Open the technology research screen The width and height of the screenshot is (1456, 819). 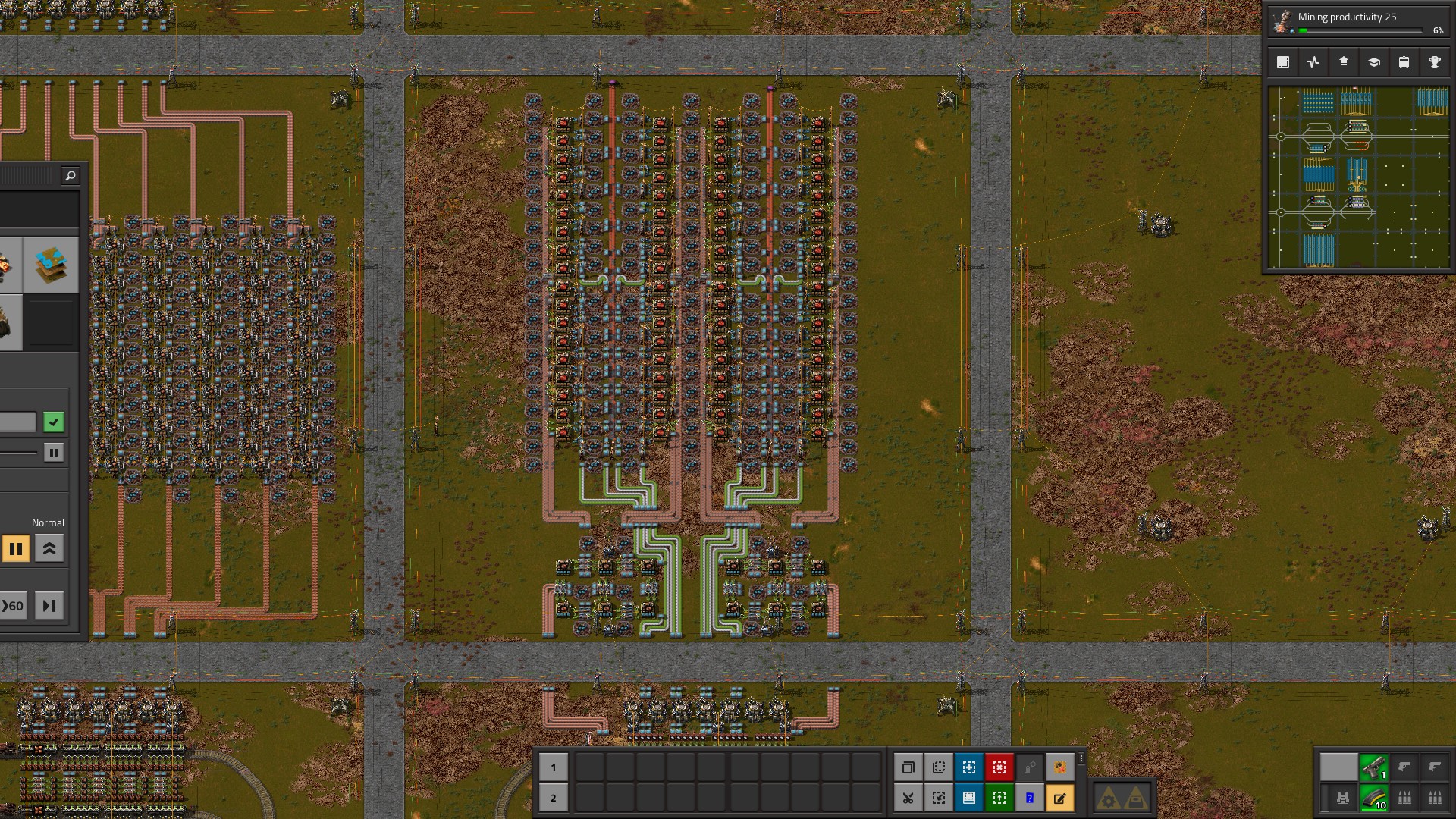1373,62
